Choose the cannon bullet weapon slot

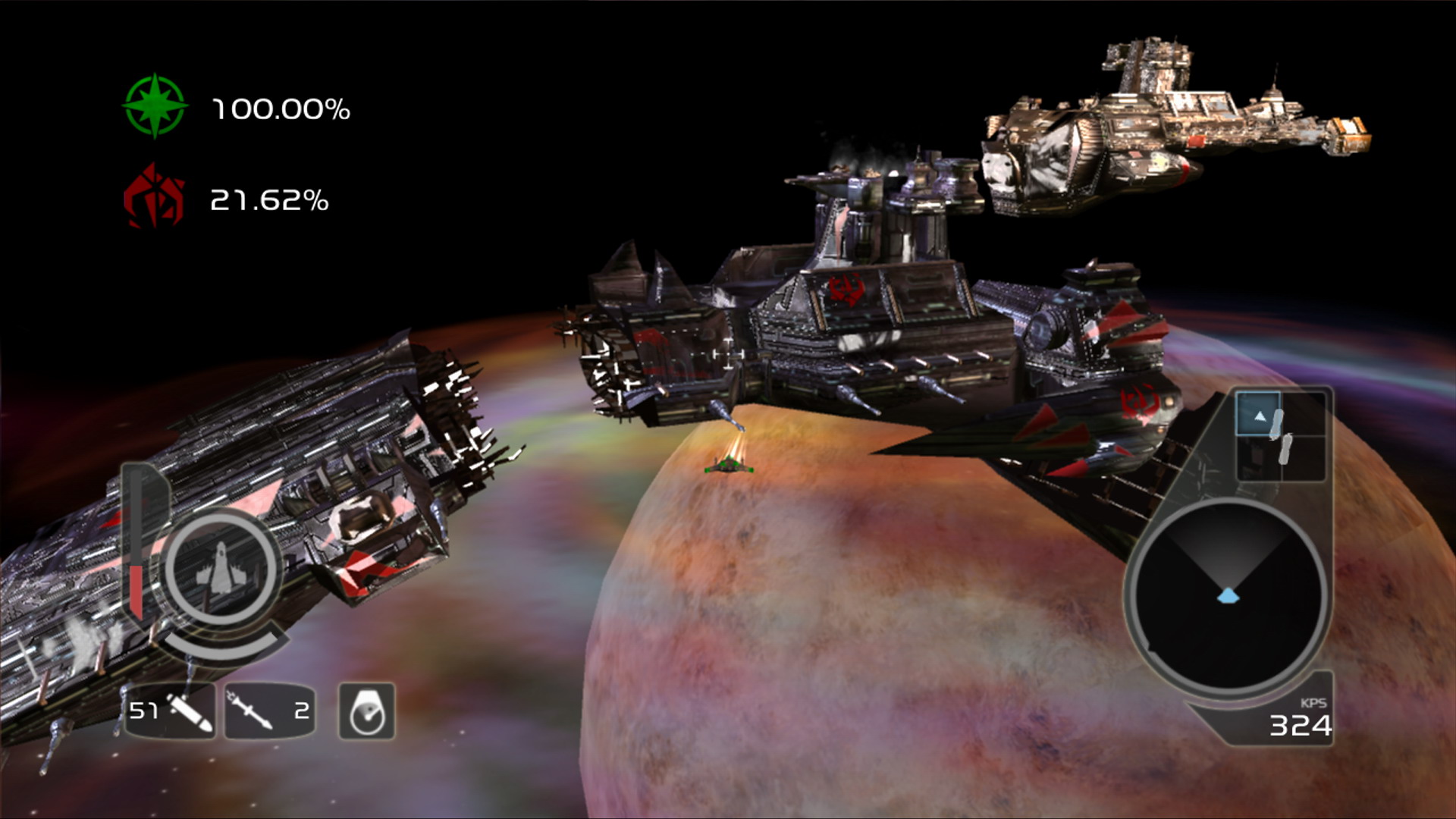171,711
